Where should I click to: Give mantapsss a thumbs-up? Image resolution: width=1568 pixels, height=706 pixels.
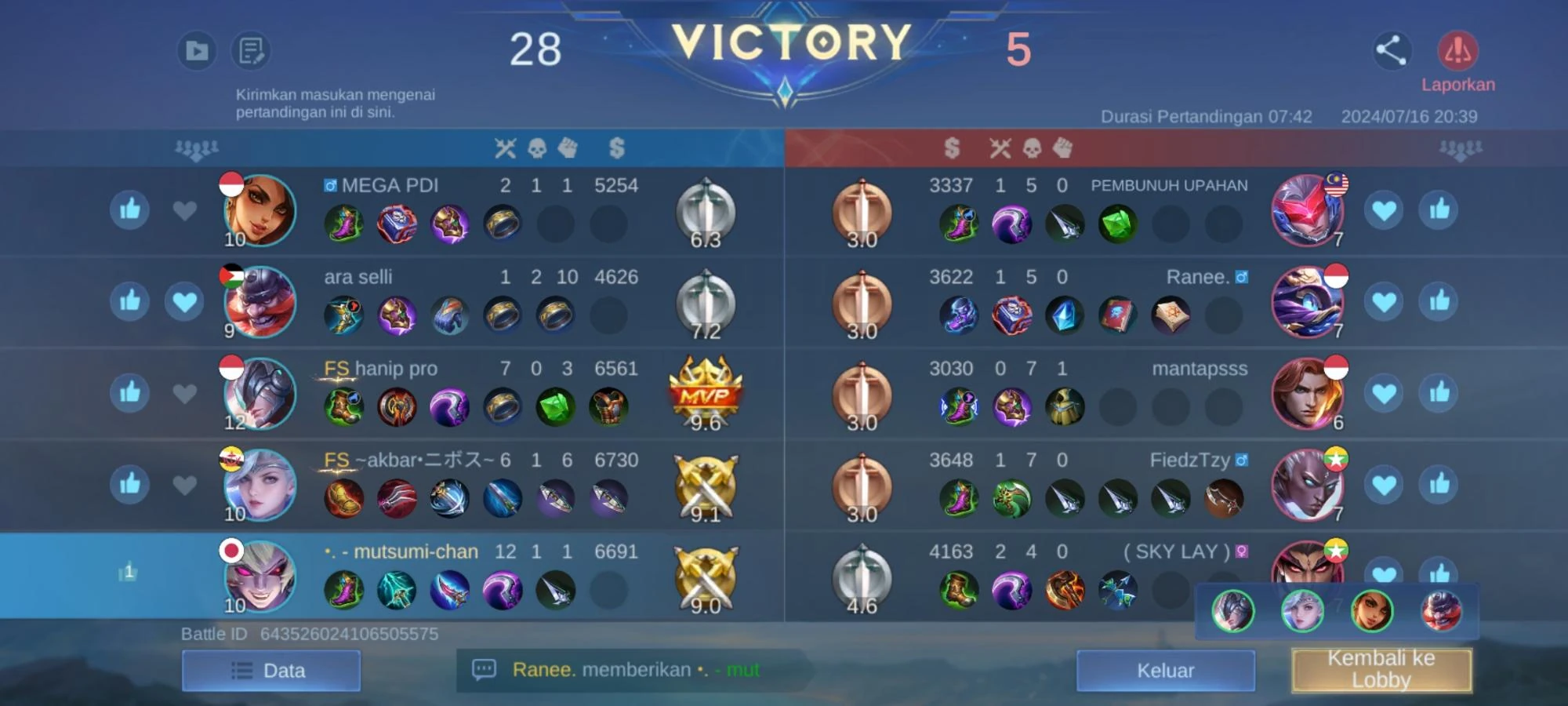click(x=1439, y=393)
